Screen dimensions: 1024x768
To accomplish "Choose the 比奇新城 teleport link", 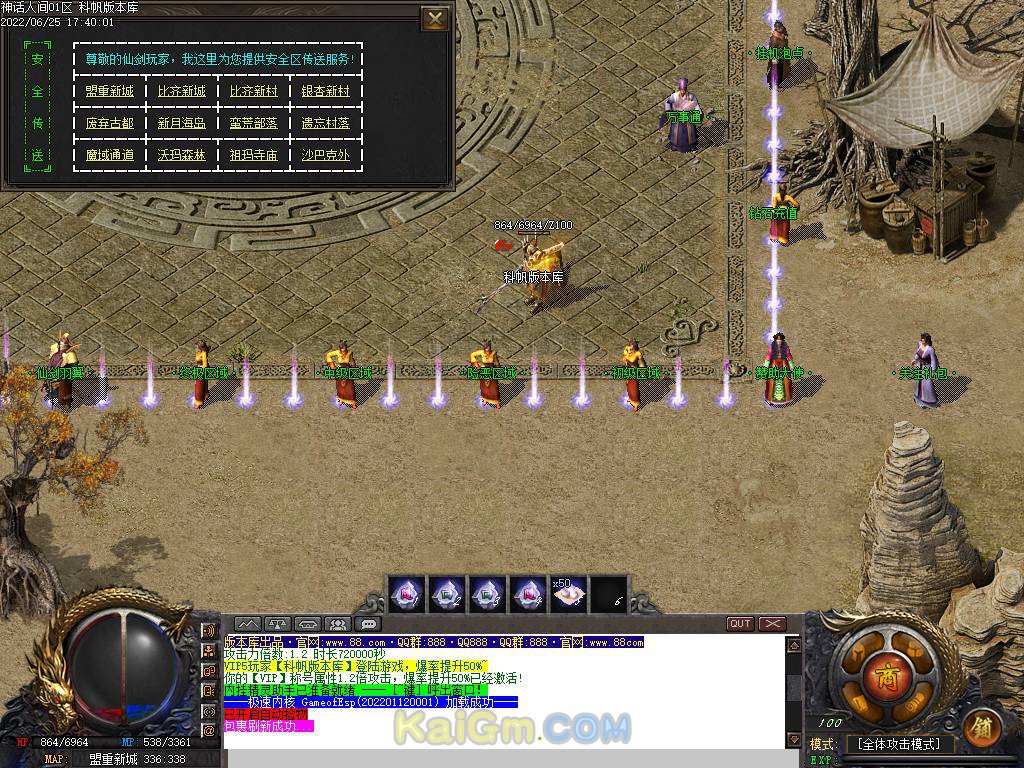I will click(181, 91).
